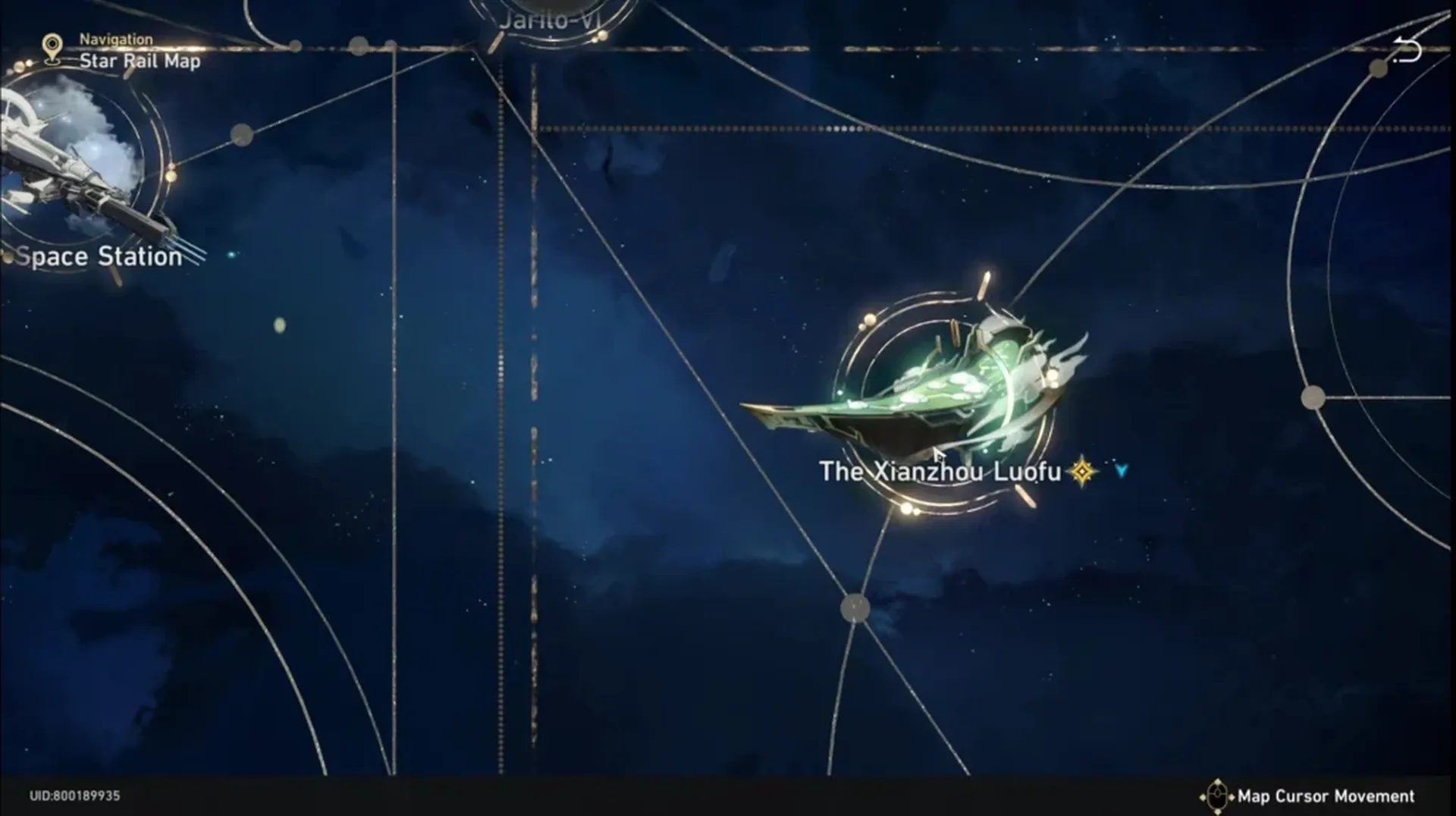Screen dimensions: 1456x816
Task: Select the gold star icon next to Xianzhou Luofu
Action: coord(1081,471)
